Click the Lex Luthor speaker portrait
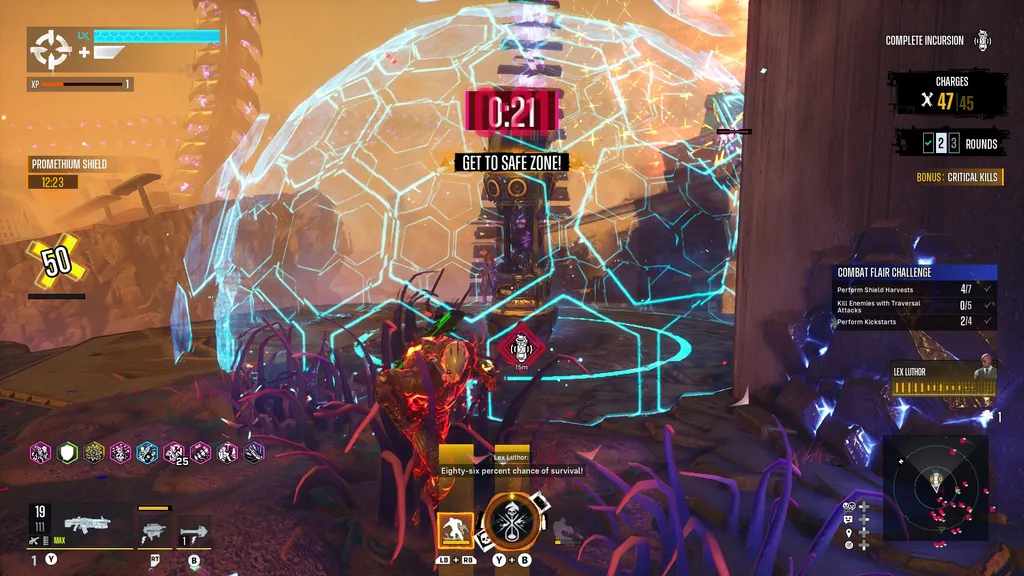The width and height of the screenshot is (1024, 576). (984, 380)
